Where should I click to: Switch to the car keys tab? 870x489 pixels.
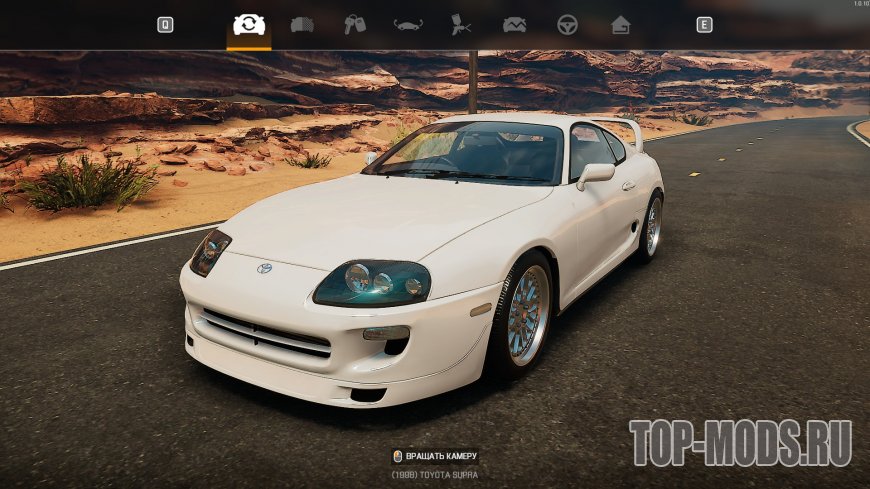(355, 25)
